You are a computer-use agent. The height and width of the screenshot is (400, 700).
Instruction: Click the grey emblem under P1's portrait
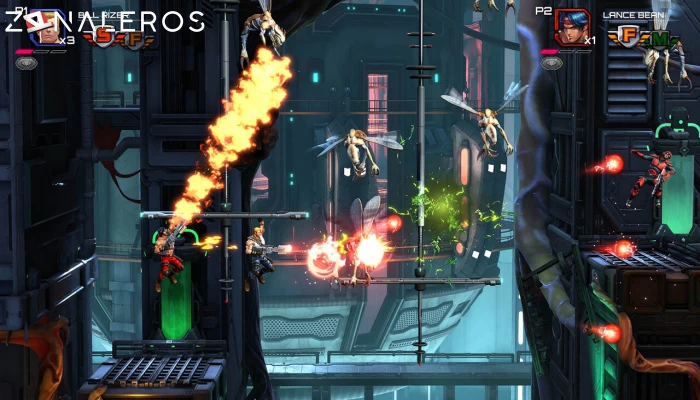coord(27,62)
